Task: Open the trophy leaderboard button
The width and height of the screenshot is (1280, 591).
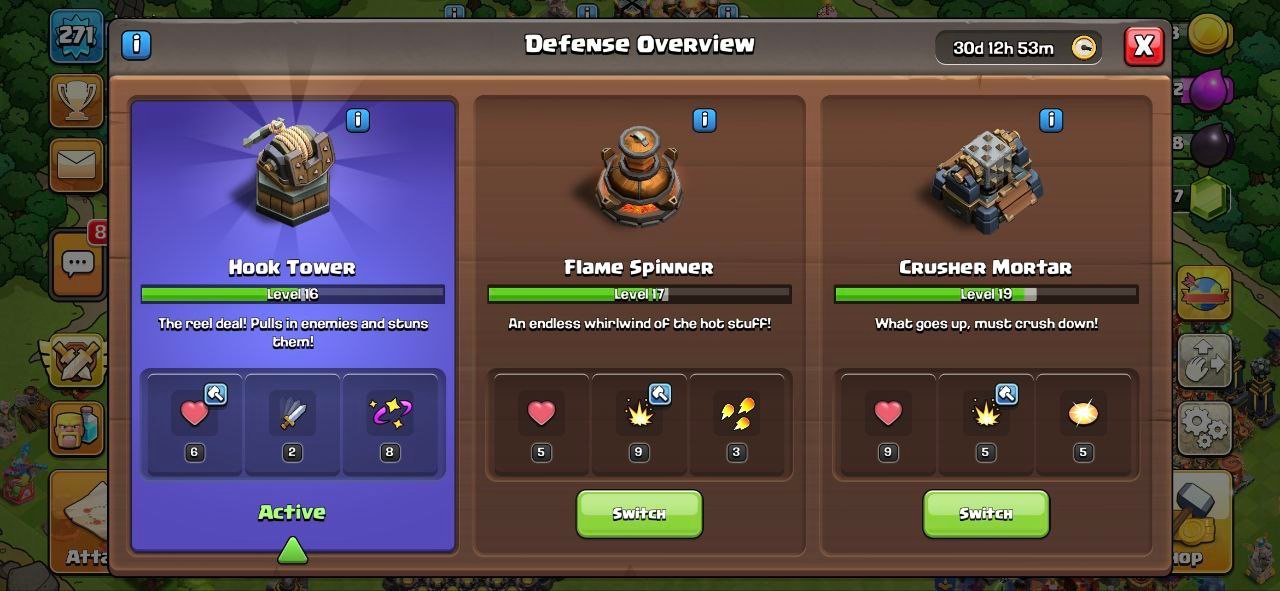Action: coord(77,99)
